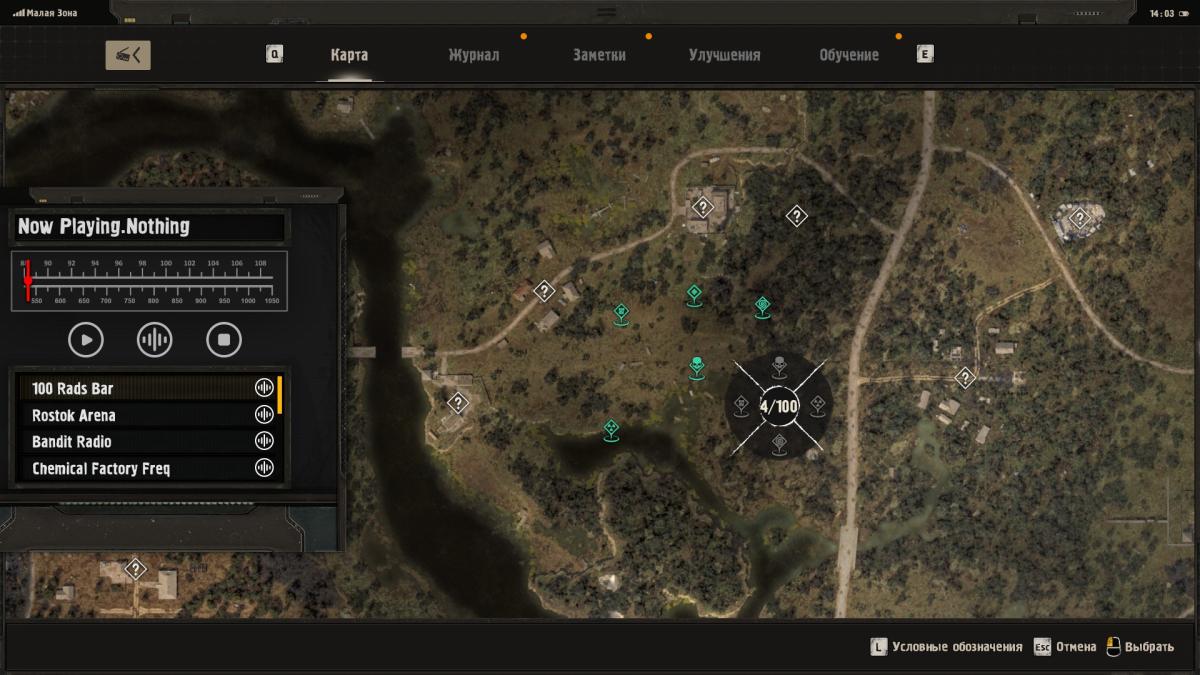Select the Обучение tab
The image size is (1200, 675).
848,55
